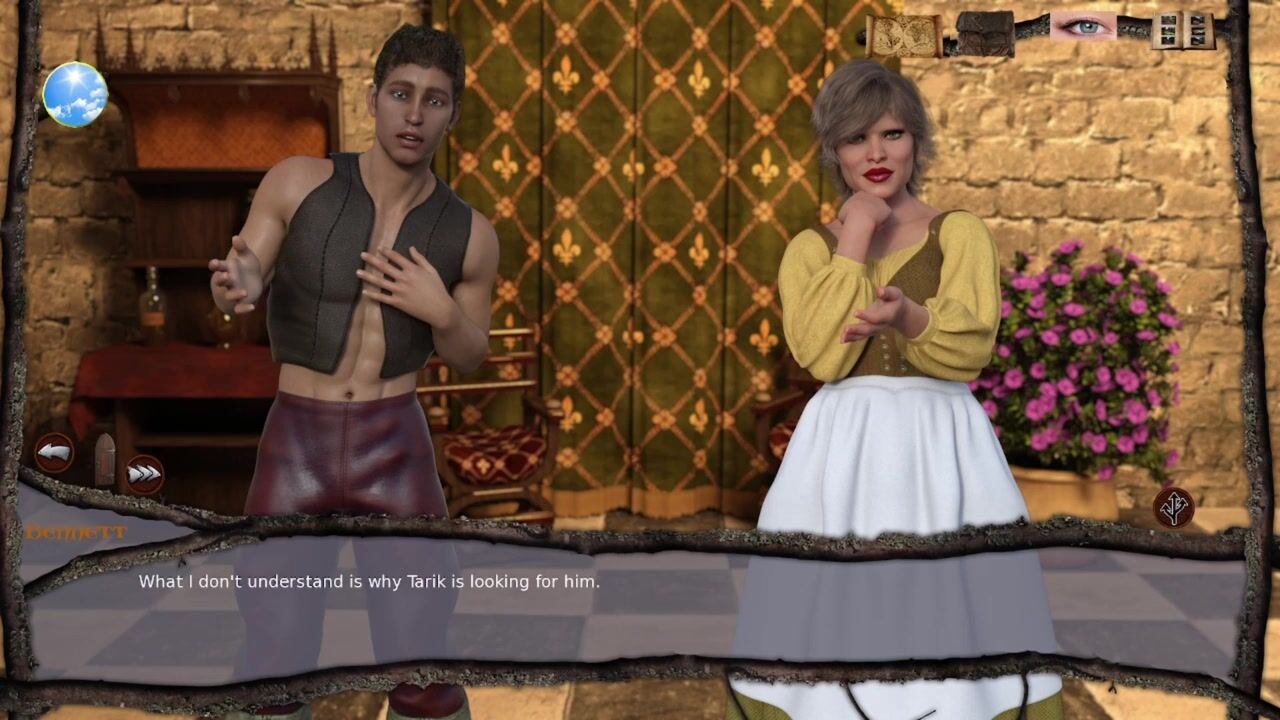The width and height of the screenshot is (1280, 720).
Task: Open the leather bag inventory
Action: point(985,33)
